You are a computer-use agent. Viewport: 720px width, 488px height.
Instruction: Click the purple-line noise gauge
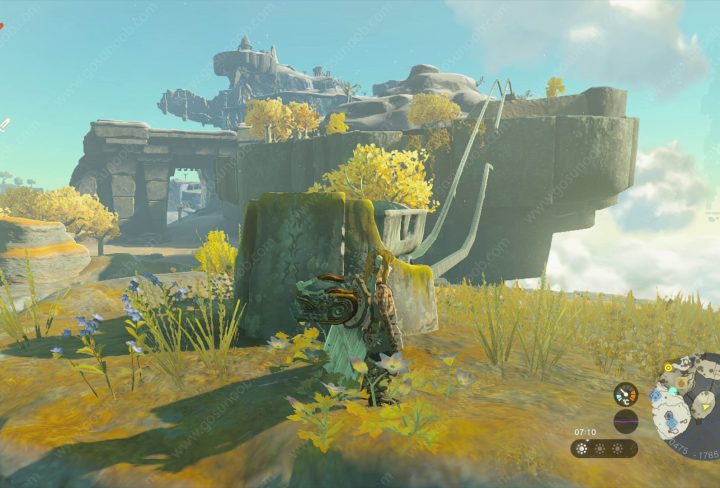tap(626, 421)
